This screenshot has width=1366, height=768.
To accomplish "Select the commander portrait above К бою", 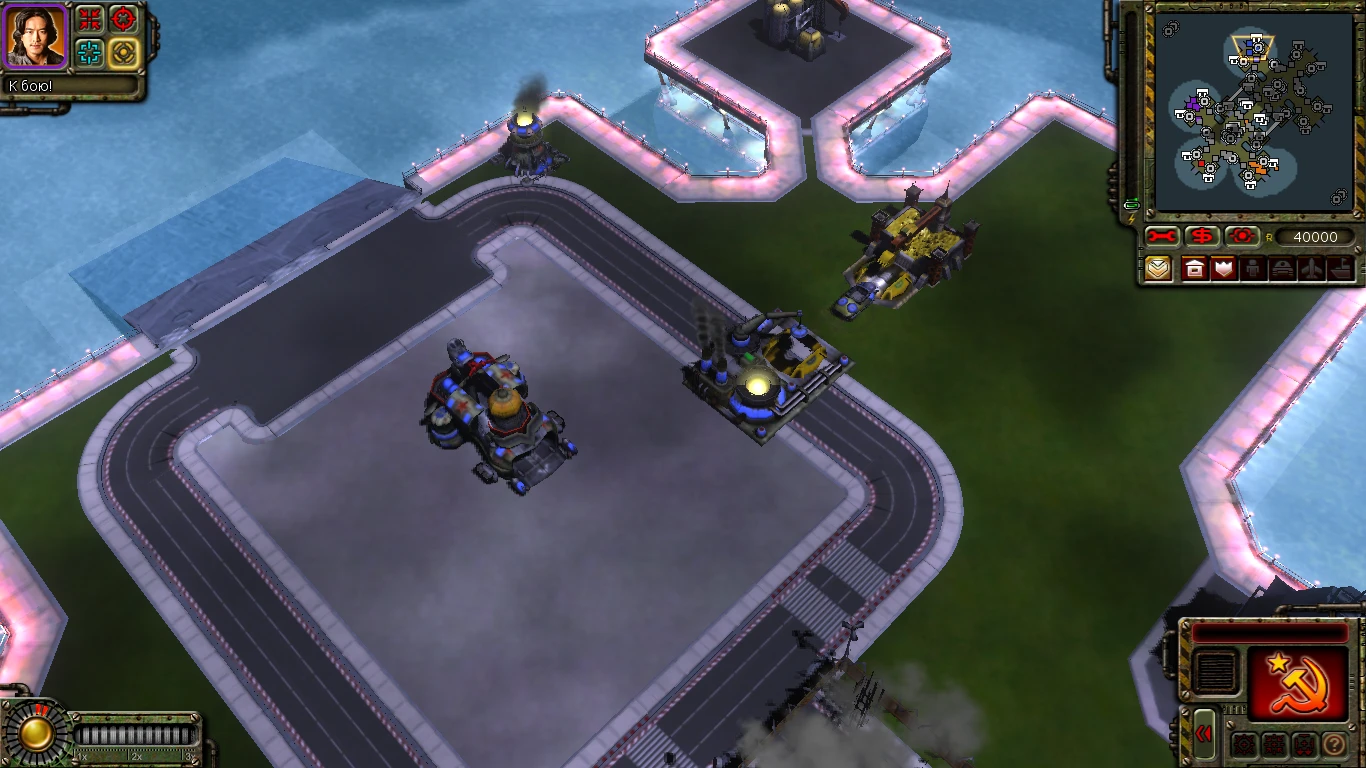I will pyautogui.click(x=34, y=36).
